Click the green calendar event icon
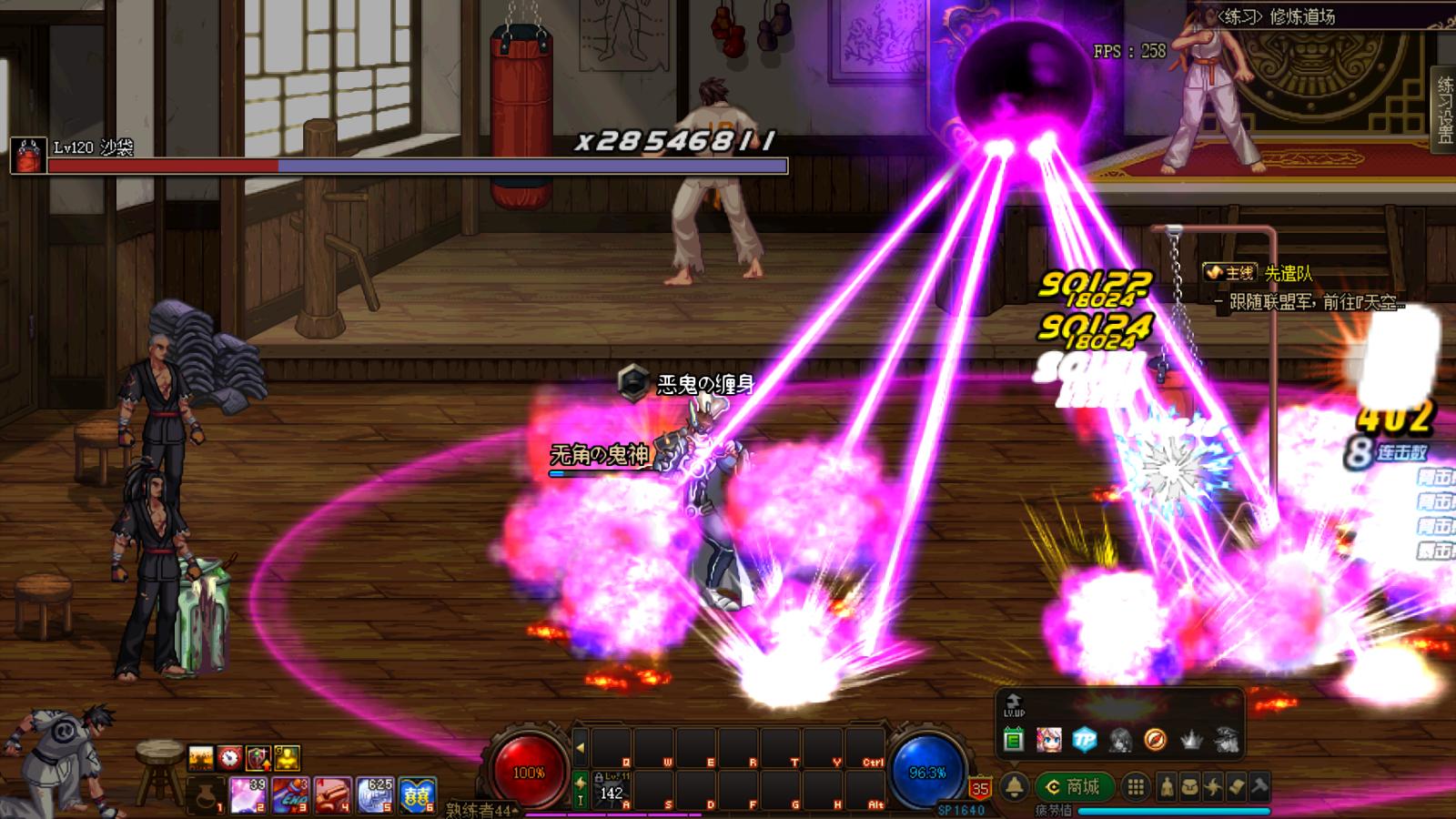The width and height of the screenshot is (1456, 819). [x=1014, y=741]
